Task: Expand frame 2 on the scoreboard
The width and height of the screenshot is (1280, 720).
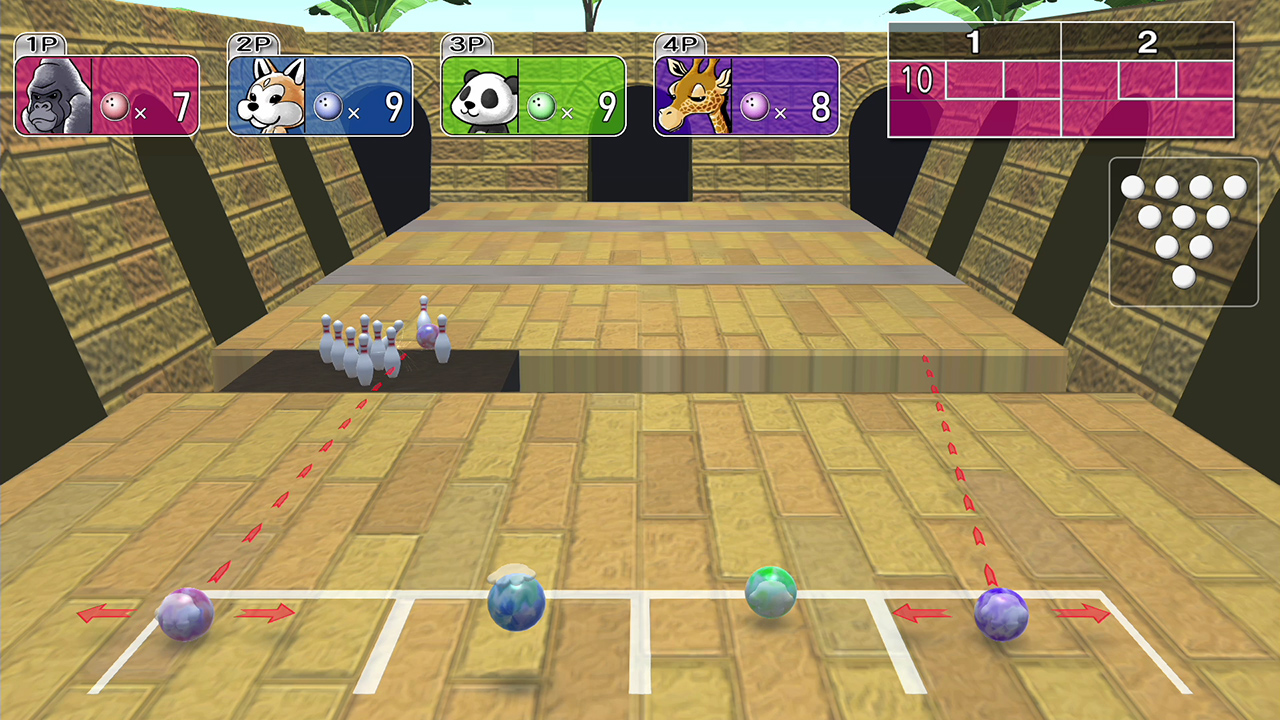Action: pyautogui.click(x=1145, y=40)
